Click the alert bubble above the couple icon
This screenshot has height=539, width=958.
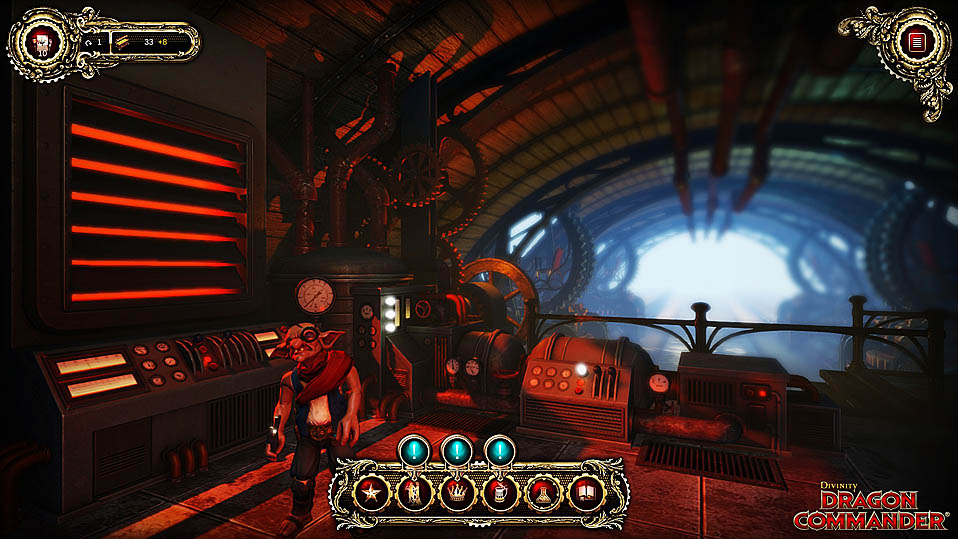[x=414, y=449]
